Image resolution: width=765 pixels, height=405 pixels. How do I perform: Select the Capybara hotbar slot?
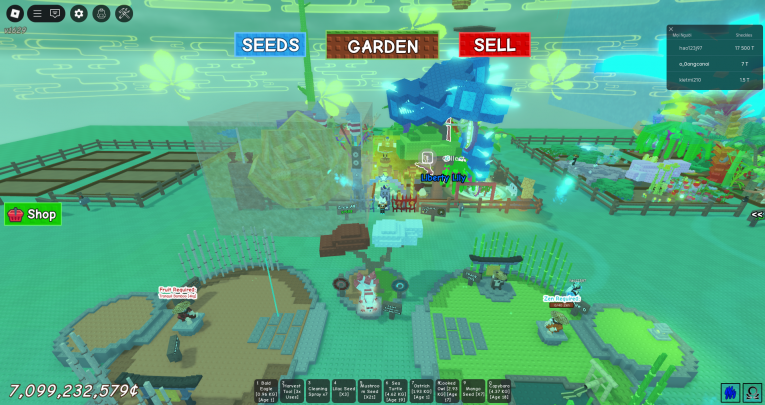[x=499, y=391]
